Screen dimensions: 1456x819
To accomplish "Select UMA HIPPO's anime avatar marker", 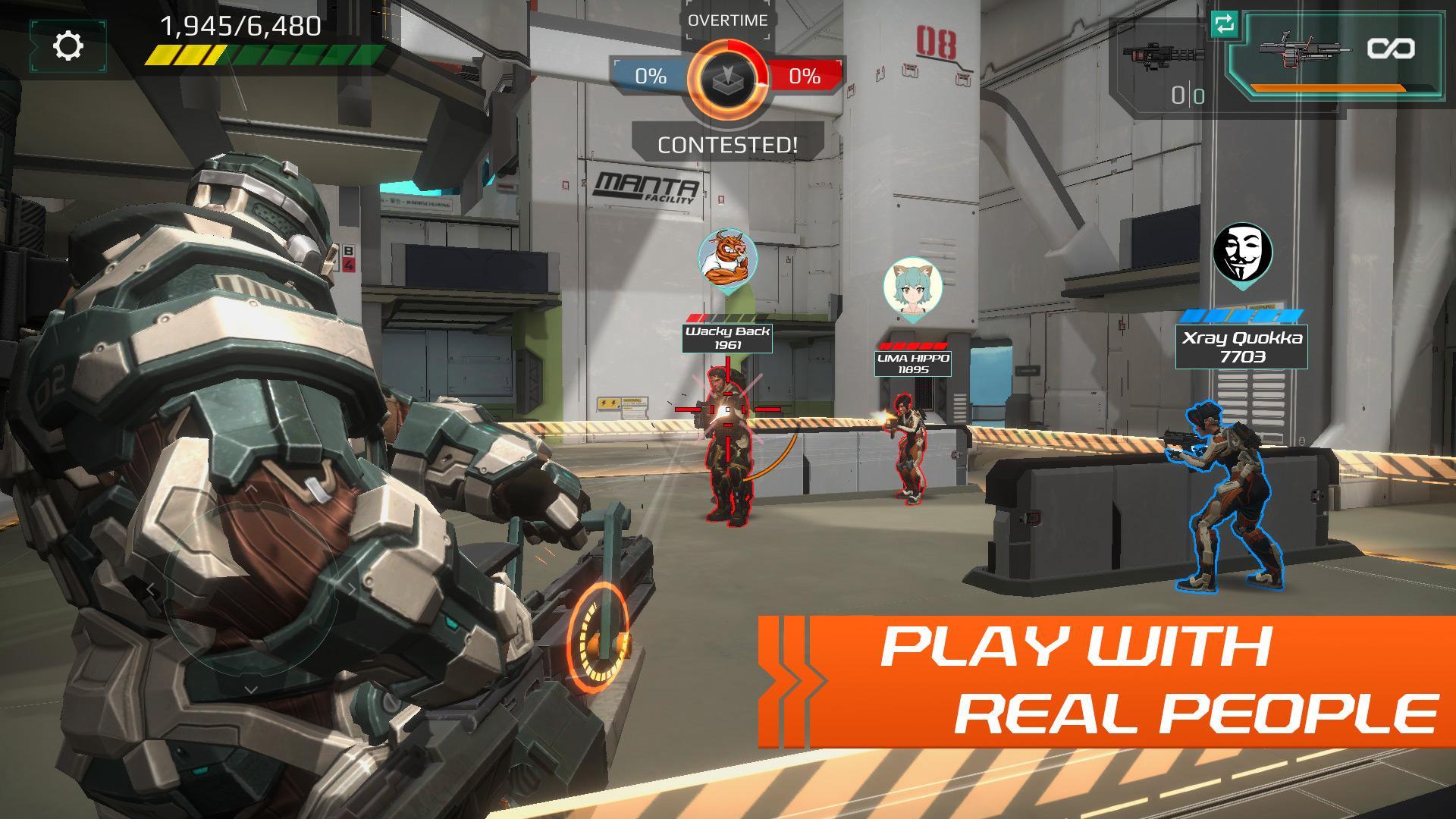I will pyautogui.click(x=912, y=287).
